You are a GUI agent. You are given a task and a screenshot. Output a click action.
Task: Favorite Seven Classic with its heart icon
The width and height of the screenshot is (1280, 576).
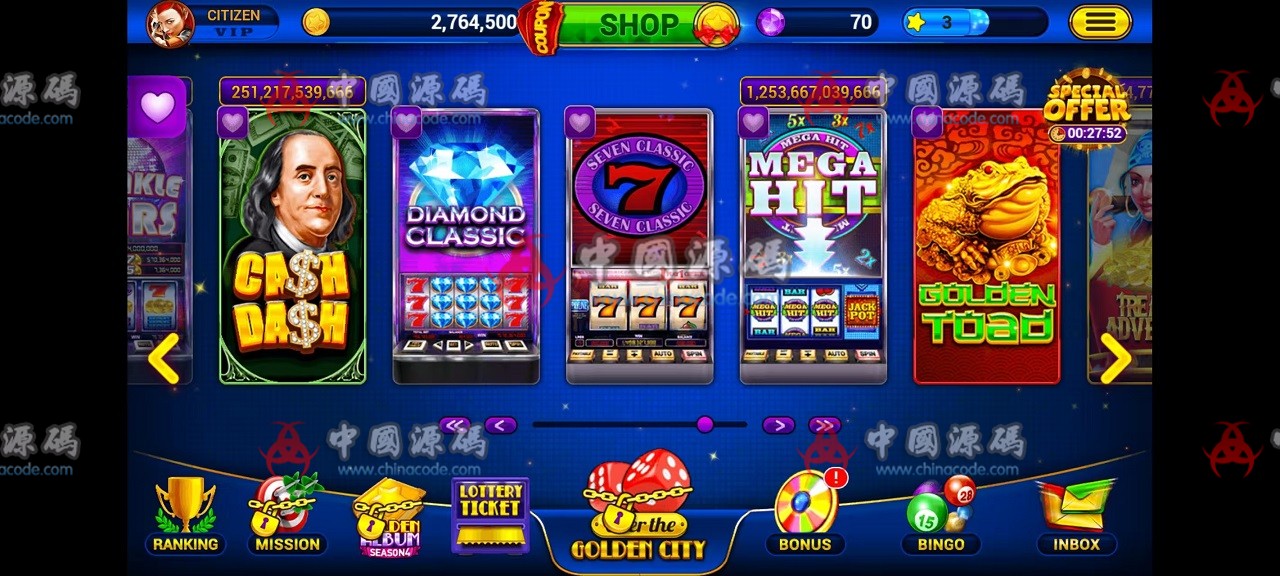coord(581,122)
